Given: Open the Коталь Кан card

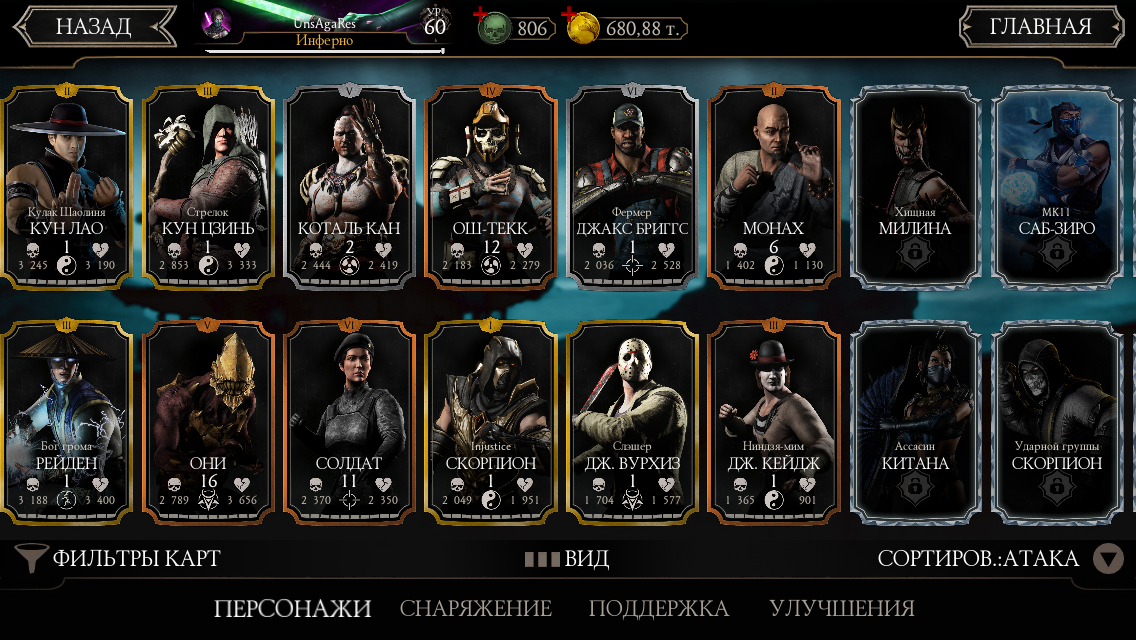Looking at the screenshot, I should pos(349,187).
